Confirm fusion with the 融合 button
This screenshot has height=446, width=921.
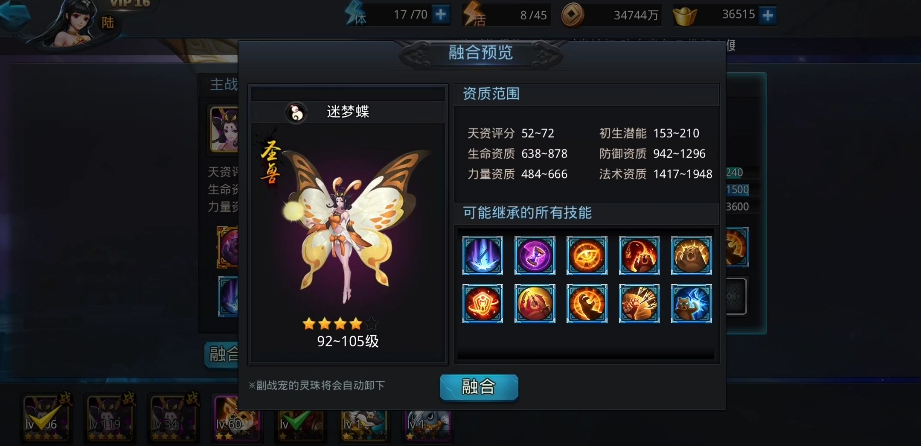click(478, 387)
